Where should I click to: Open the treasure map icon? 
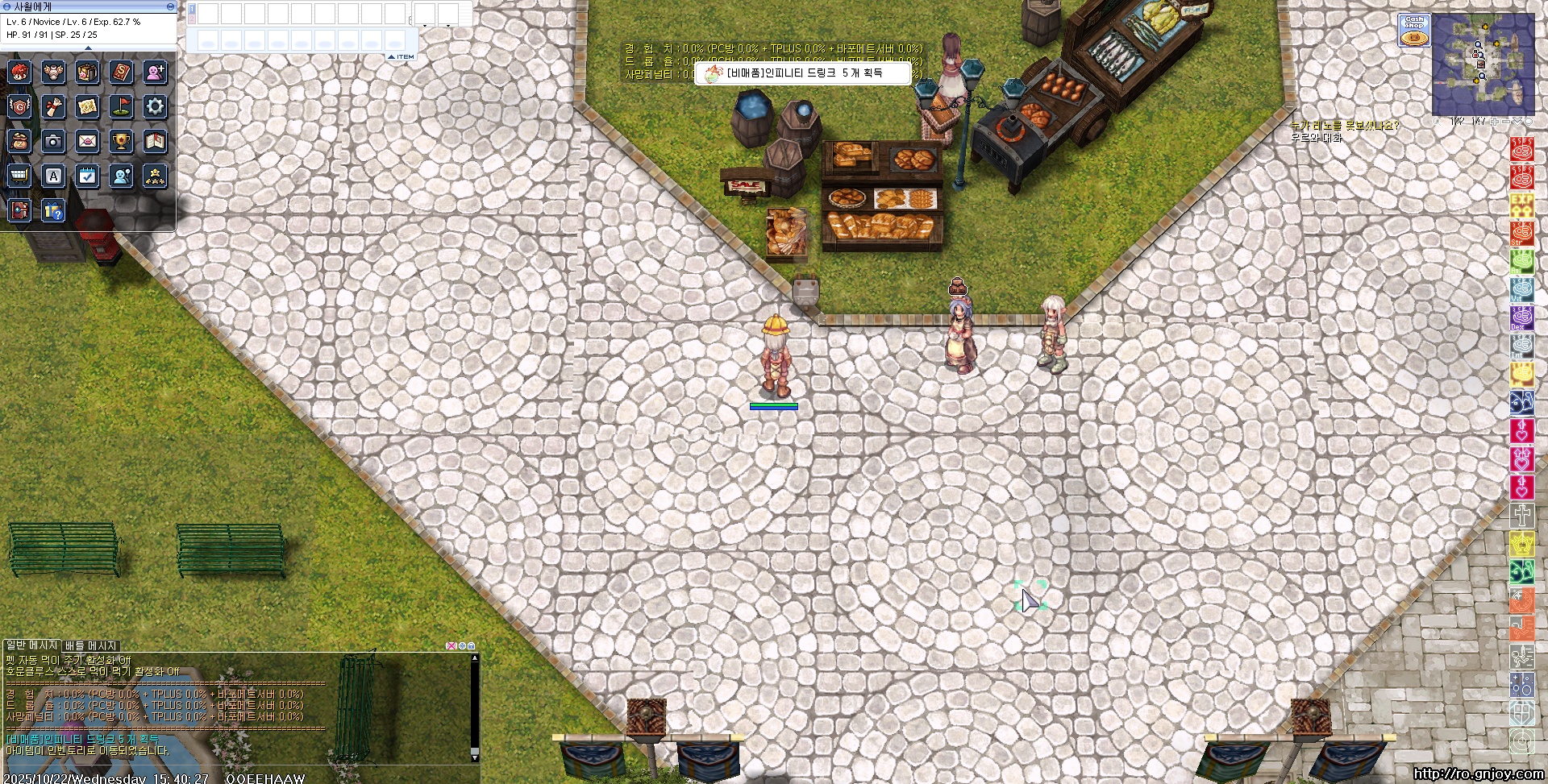tap(87, 106)
